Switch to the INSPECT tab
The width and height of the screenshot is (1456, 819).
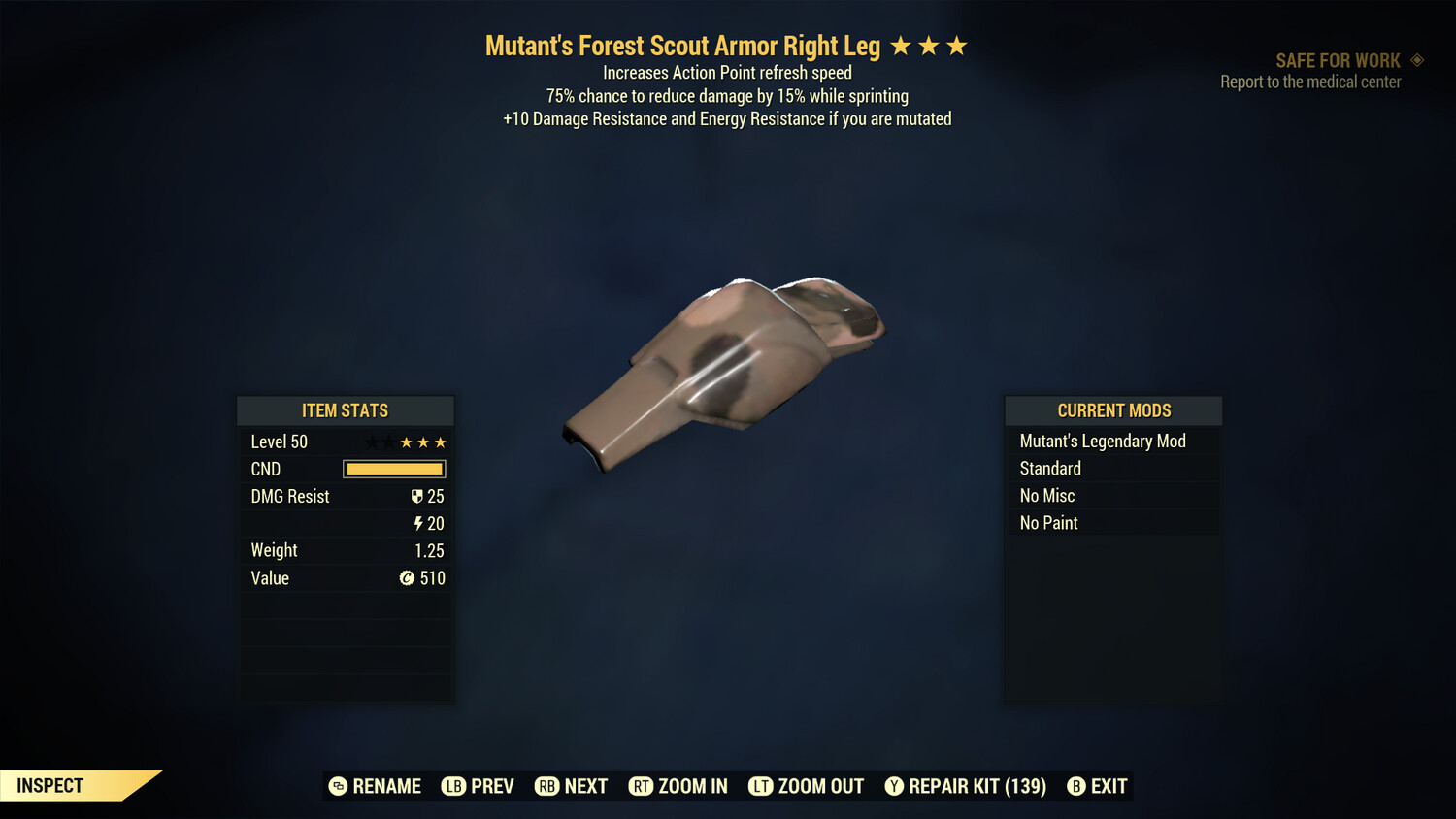[x=50, y=785]
